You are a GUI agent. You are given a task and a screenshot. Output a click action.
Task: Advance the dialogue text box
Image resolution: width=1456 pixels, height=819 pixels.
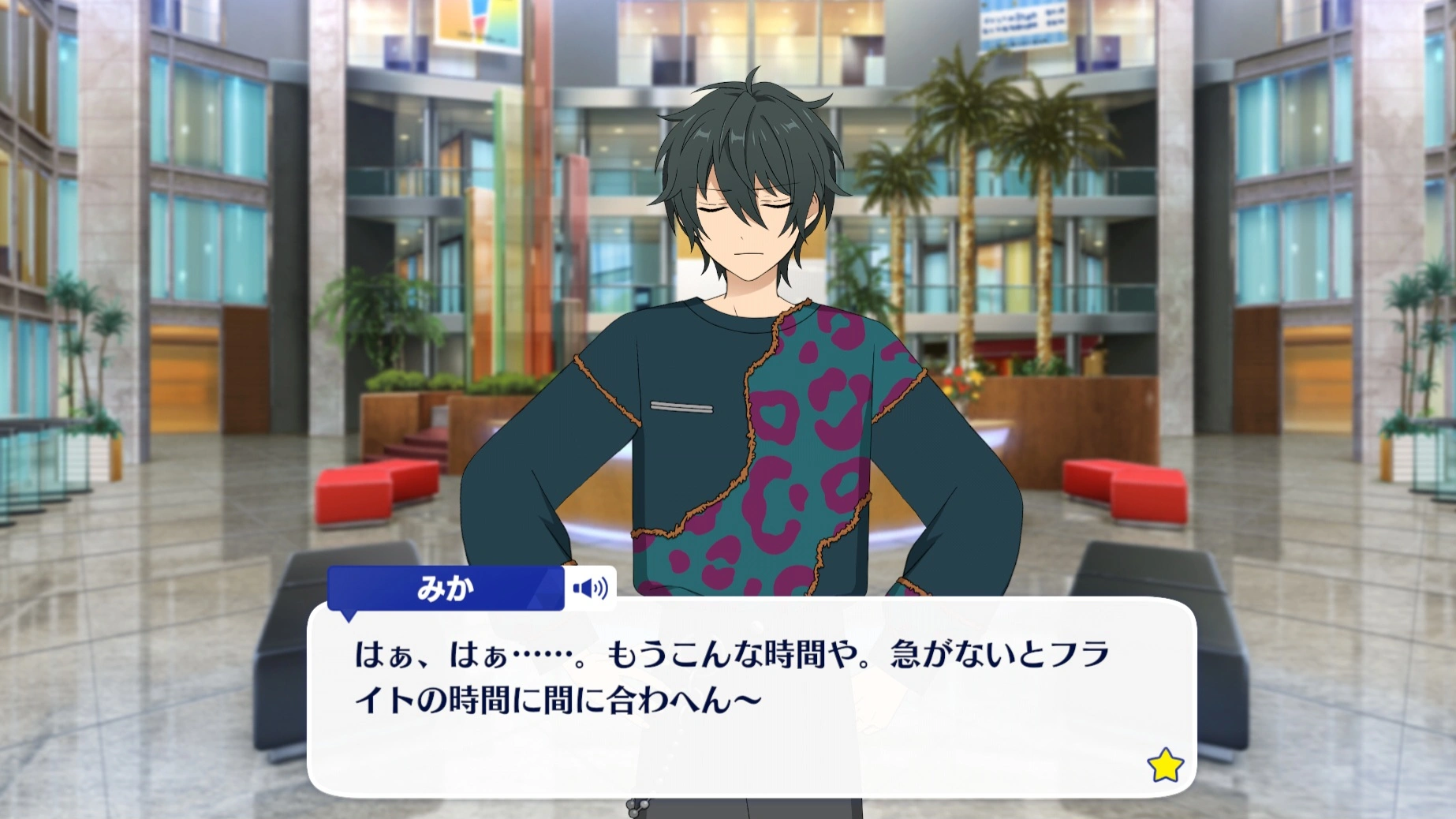[x=751, y=698]
